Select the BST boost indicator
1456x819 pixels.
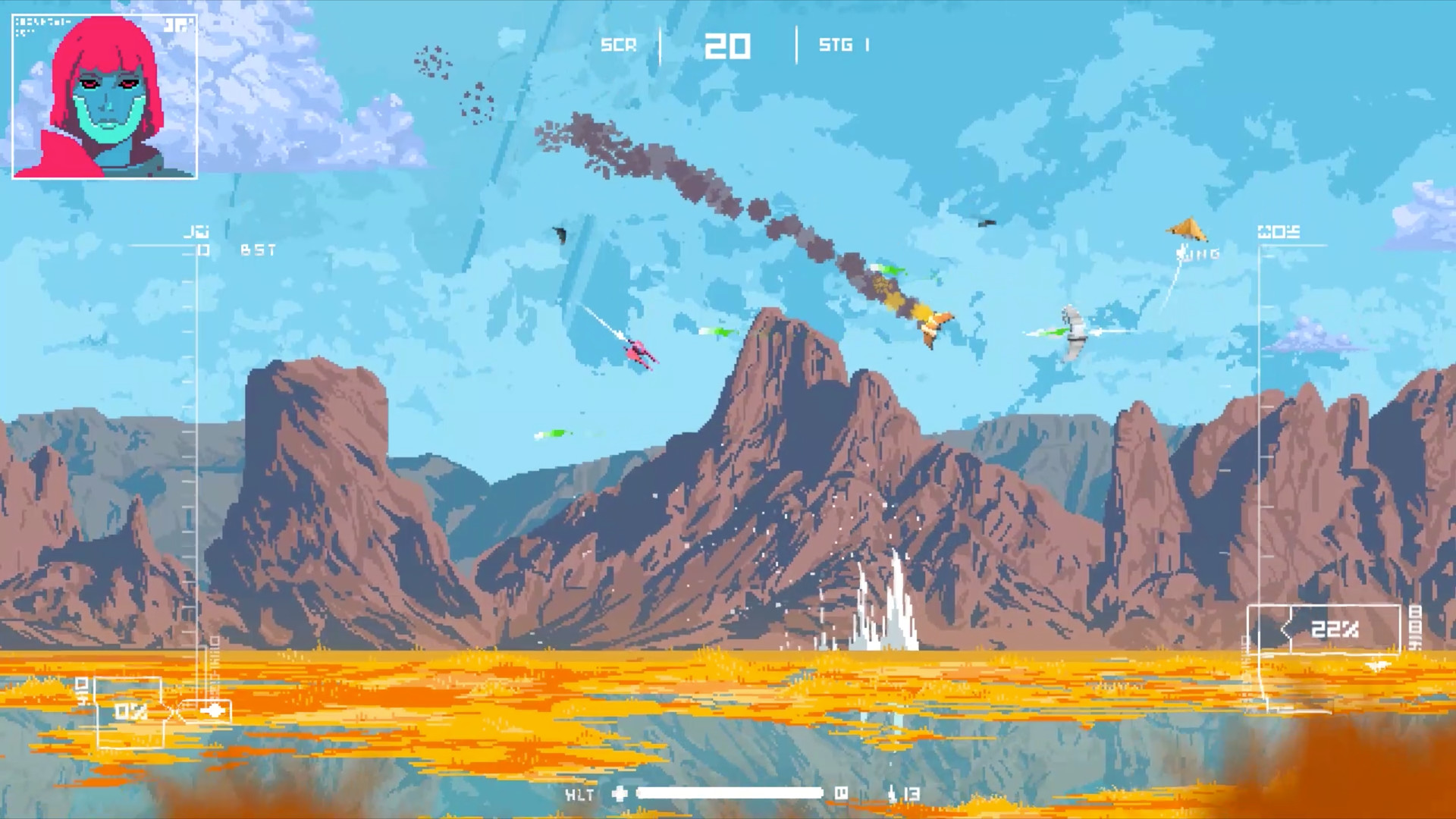click(258, 250)
